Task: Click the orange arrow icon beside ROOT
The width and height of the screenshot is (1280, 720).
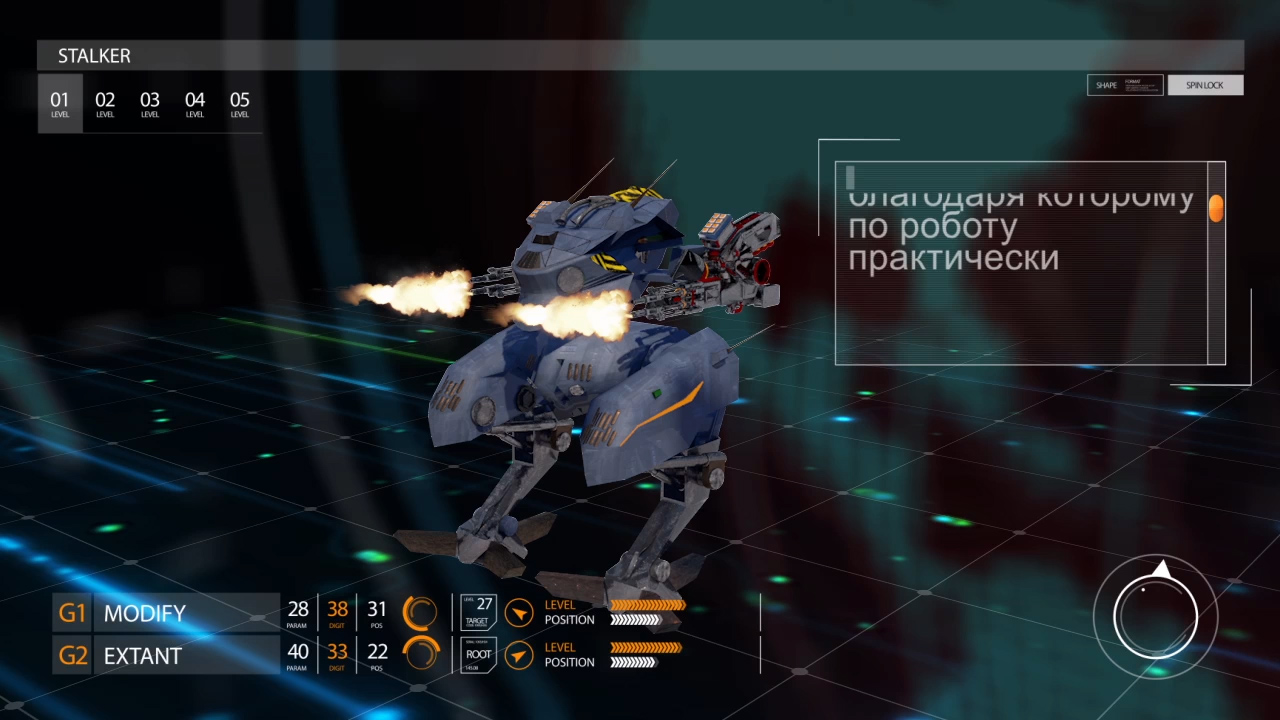Action: pos(518,656)
